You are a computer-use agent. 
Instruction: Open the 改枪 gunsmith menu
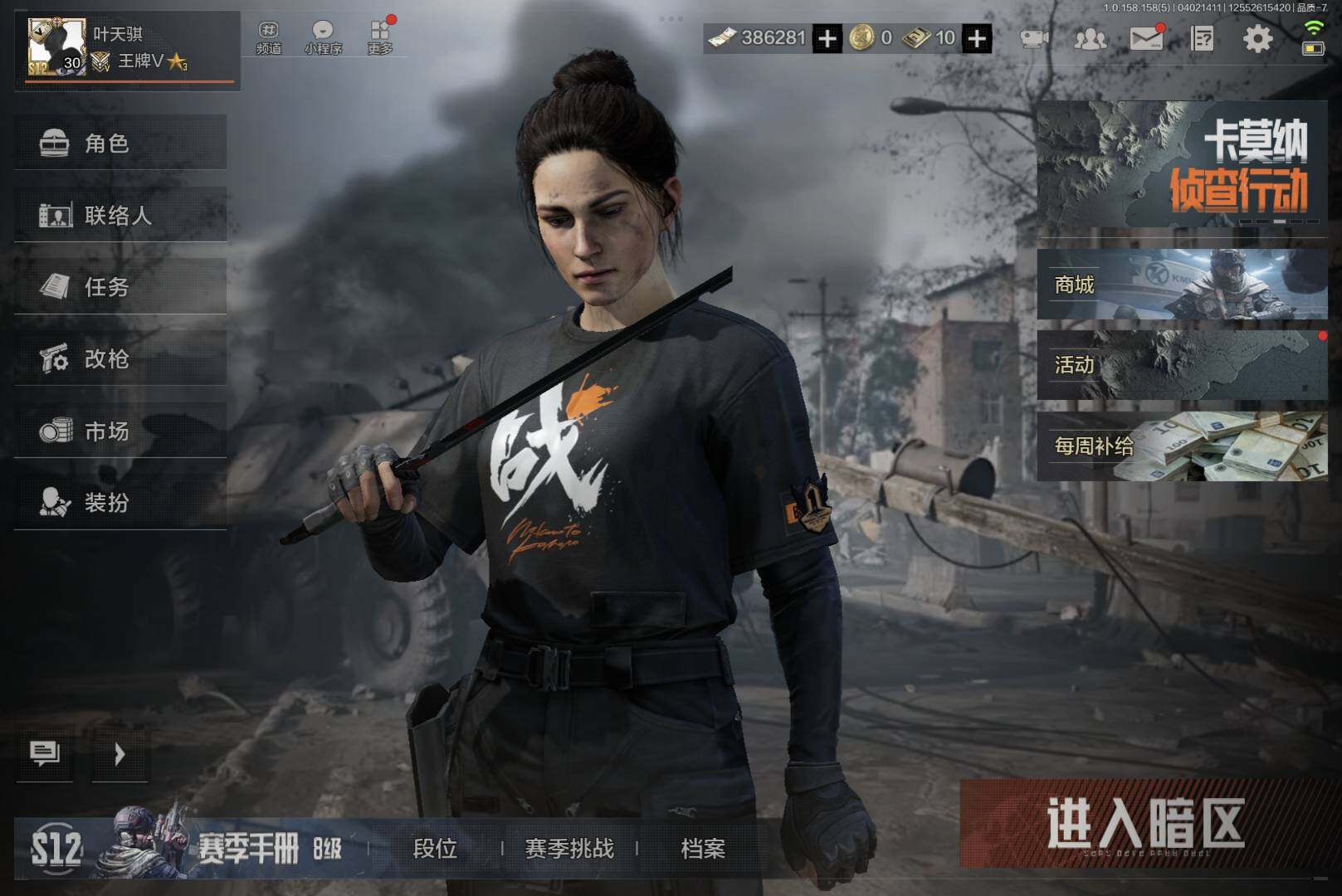tap(120, 359)
